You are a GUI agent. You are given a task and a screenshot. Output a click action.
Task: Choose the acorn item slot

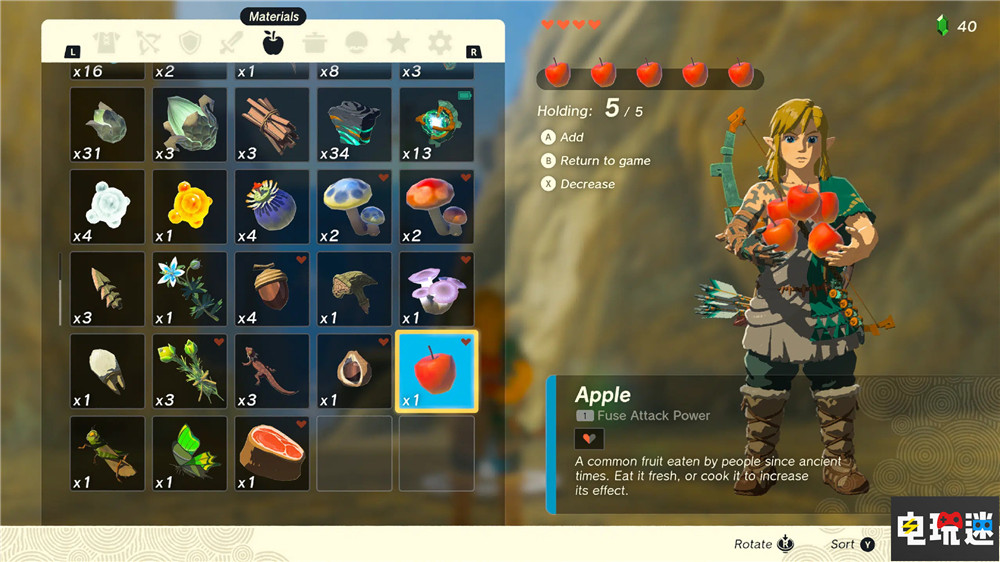[x=272, y=289]
